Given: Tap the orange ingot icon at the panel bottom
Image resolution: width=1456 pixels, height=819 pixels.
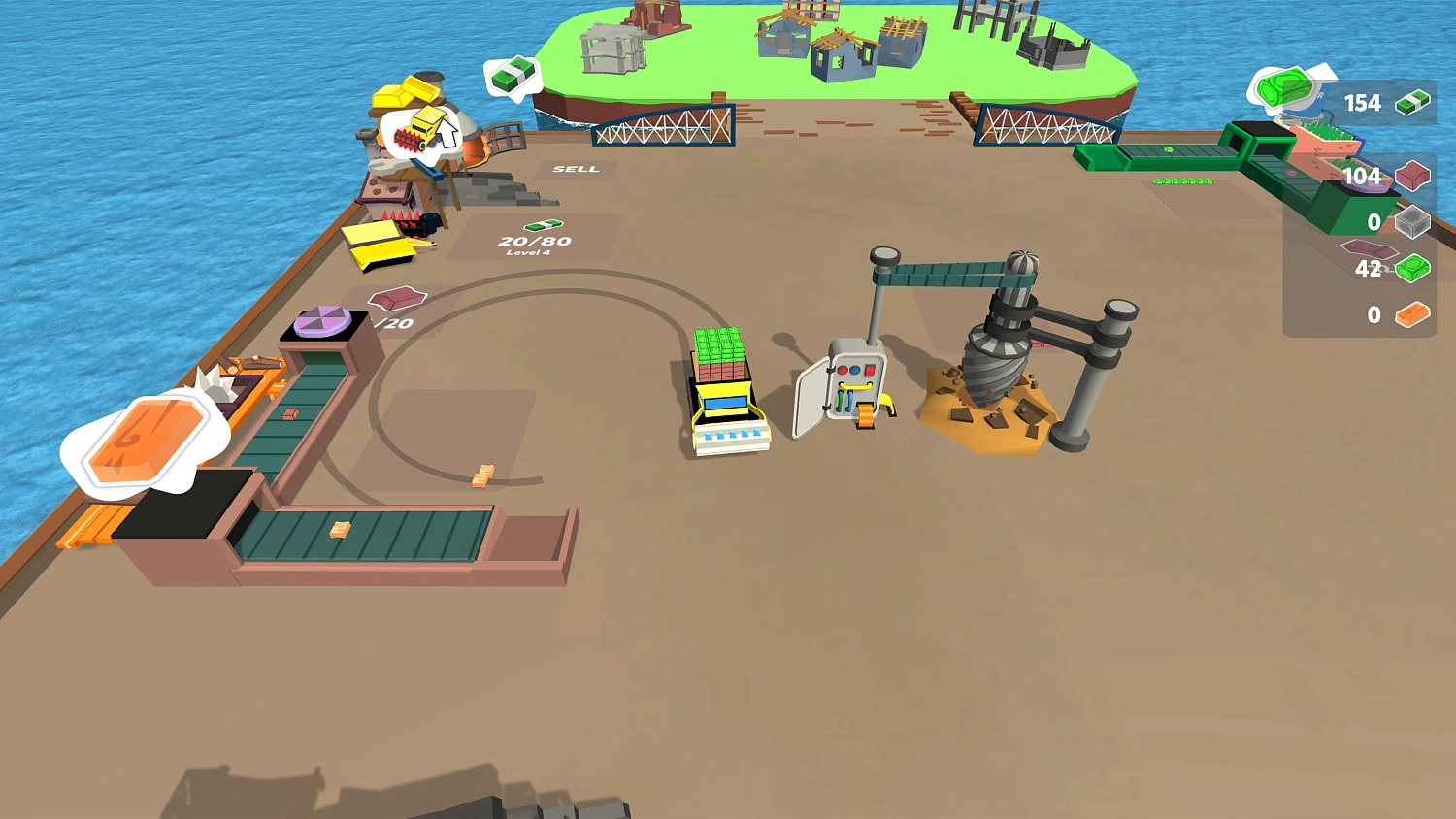Looking at the screenshot, I should [1414, 313].
